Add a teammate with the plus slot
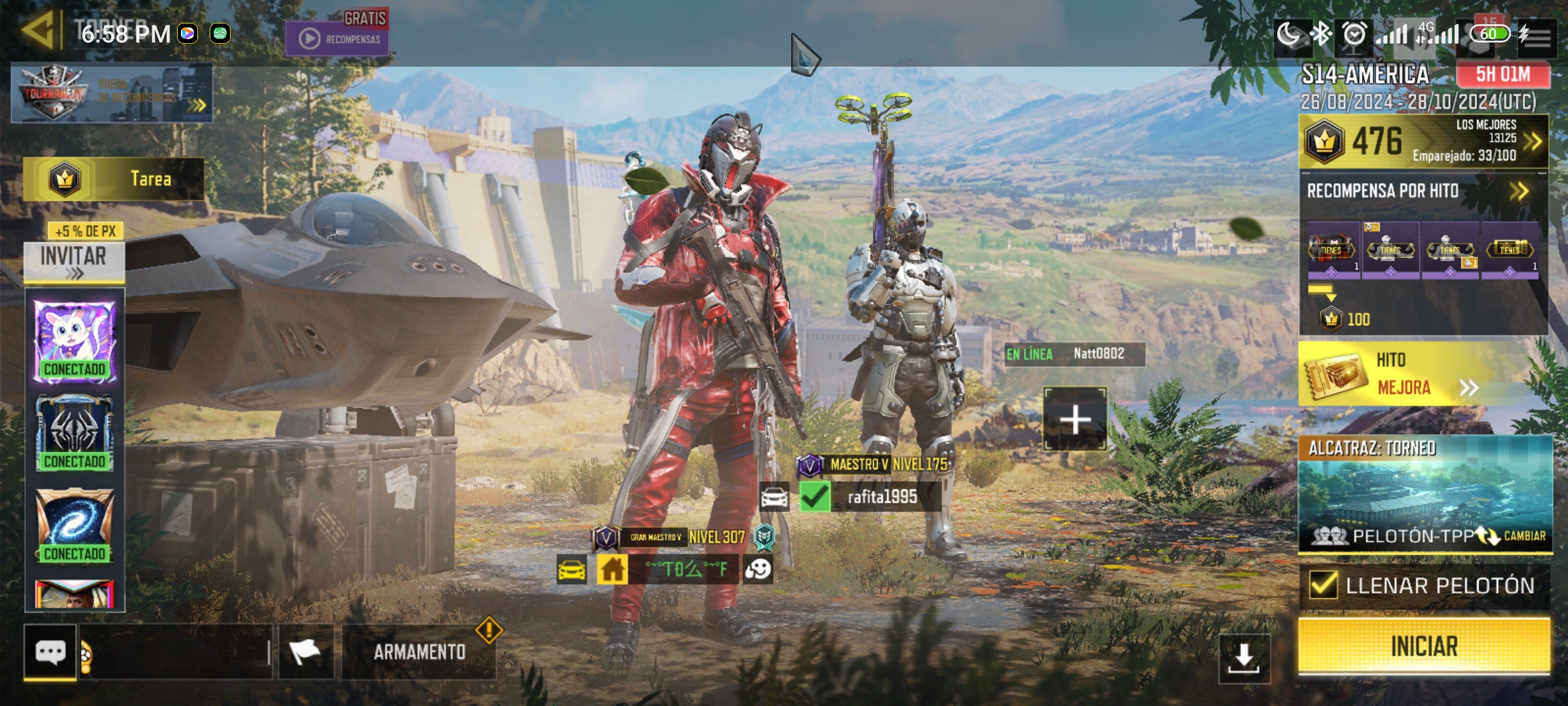Viewport: 1568px width, 706px height. point(1075,419)
